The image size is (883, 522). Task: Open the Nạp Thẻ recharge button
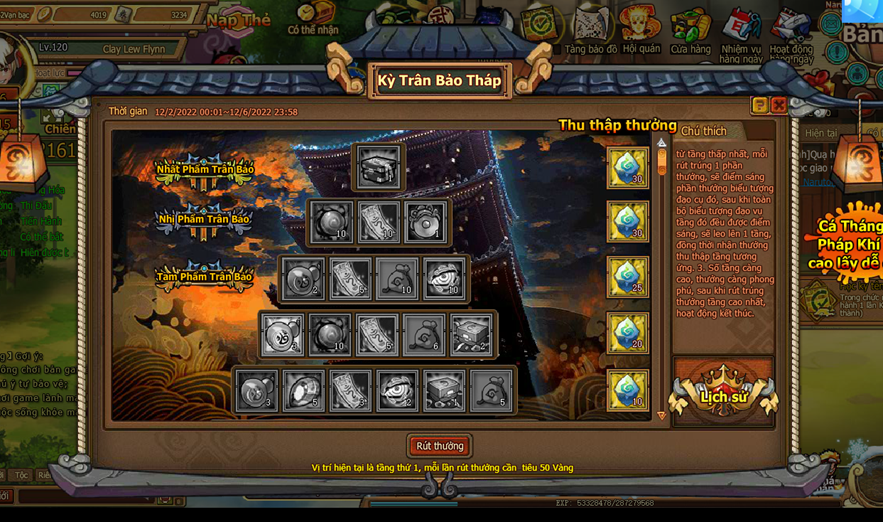click(x=238, y=20)
